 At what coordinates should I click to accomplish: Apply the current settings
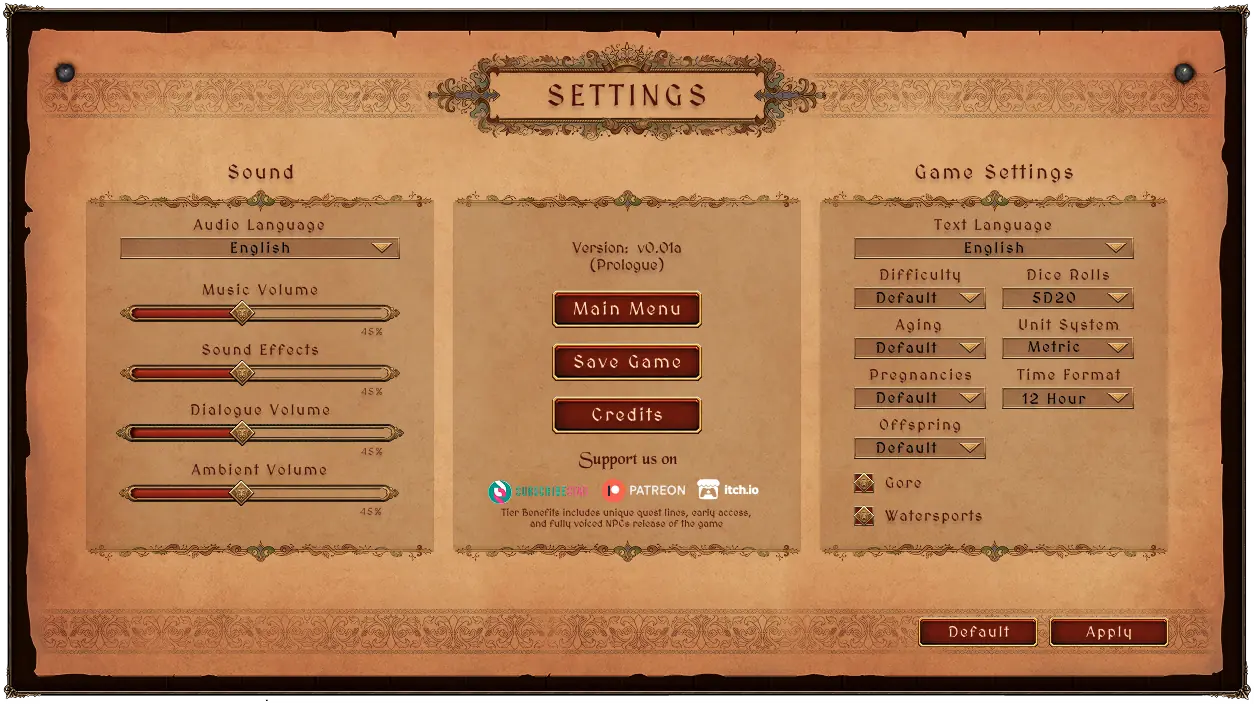coord(1108,632)
